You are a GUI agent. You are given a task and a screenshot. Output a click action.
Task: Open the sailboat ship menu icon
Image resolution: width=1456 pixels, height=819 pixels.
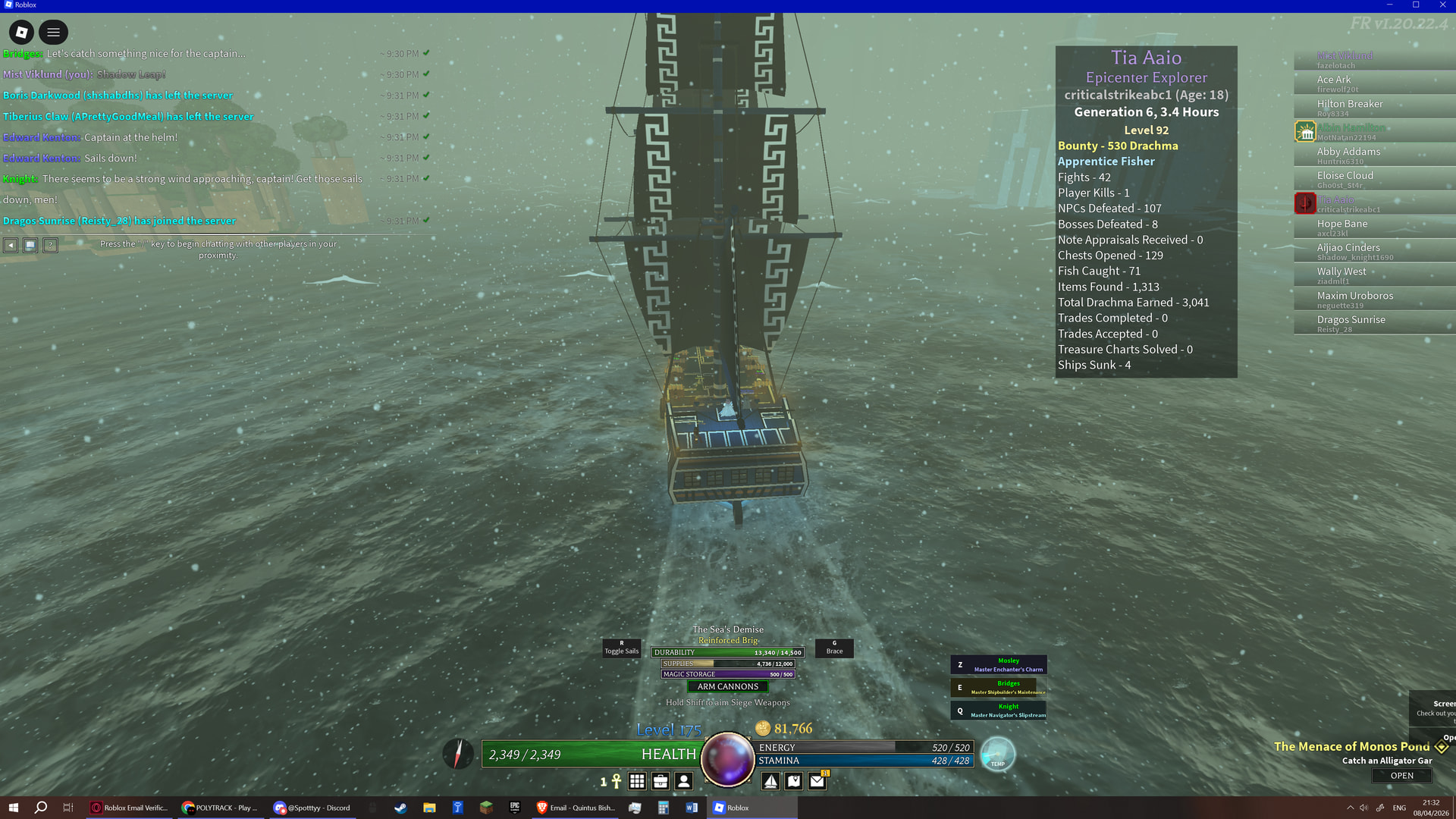(770, 781)
